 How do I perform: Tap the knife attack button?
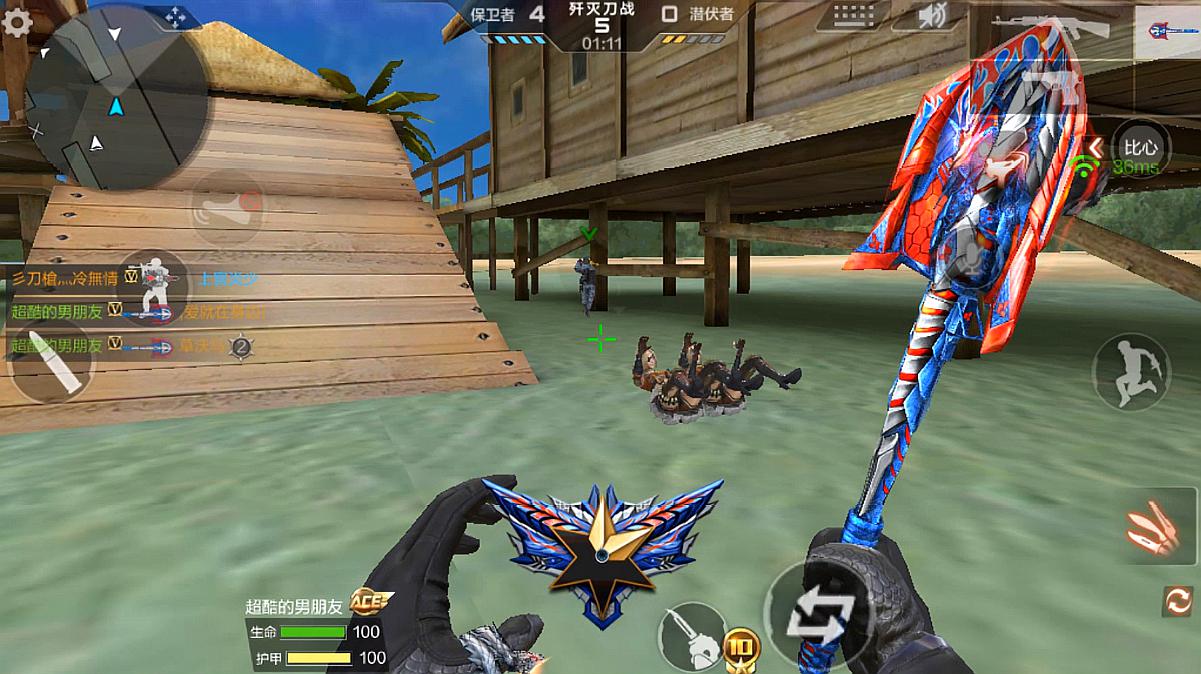click(x=692, y=634)
